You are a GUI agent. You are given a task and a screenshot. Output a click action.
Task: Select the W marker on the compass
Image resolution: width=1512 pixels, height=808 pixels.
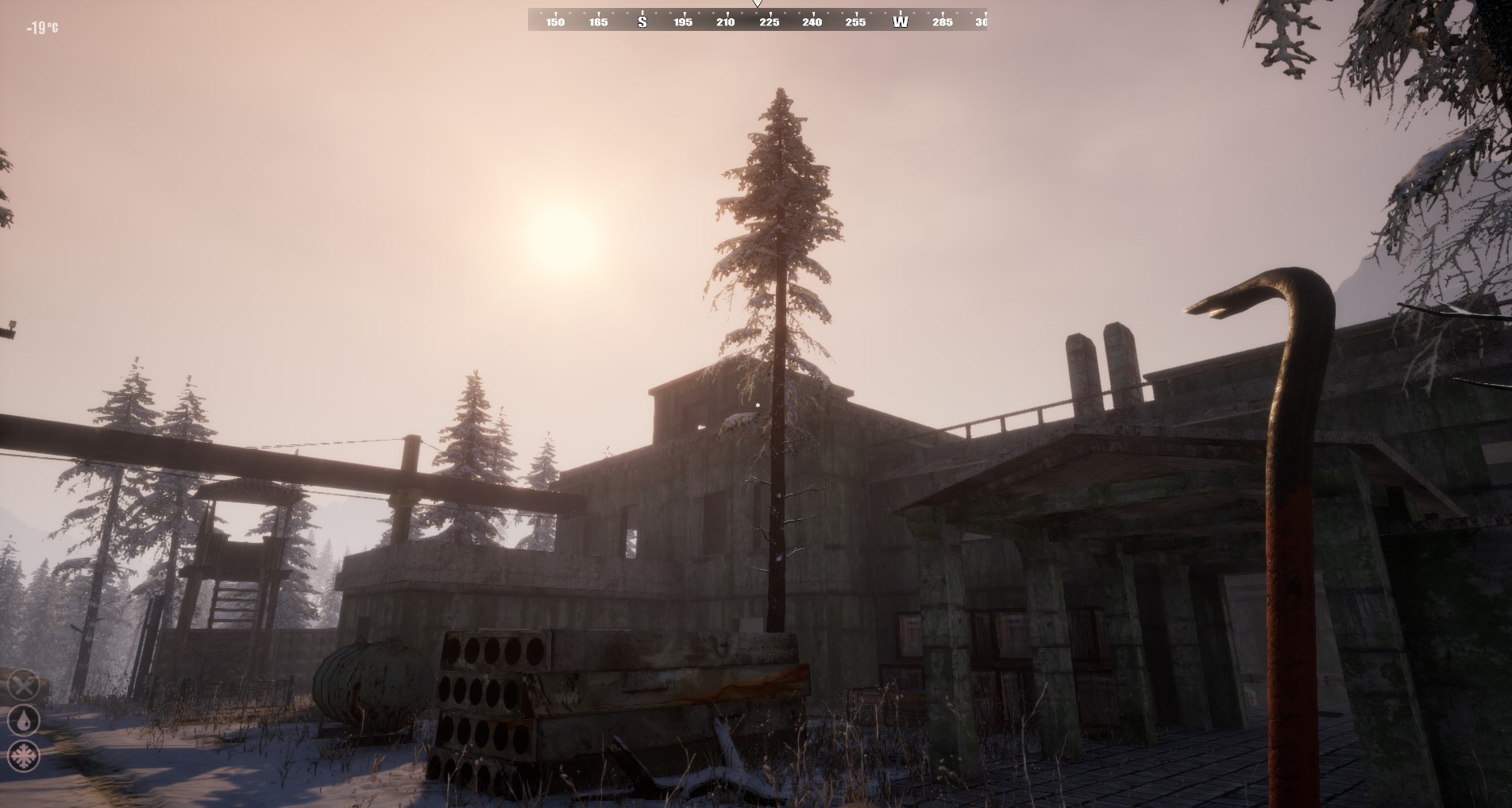[900, 22]
